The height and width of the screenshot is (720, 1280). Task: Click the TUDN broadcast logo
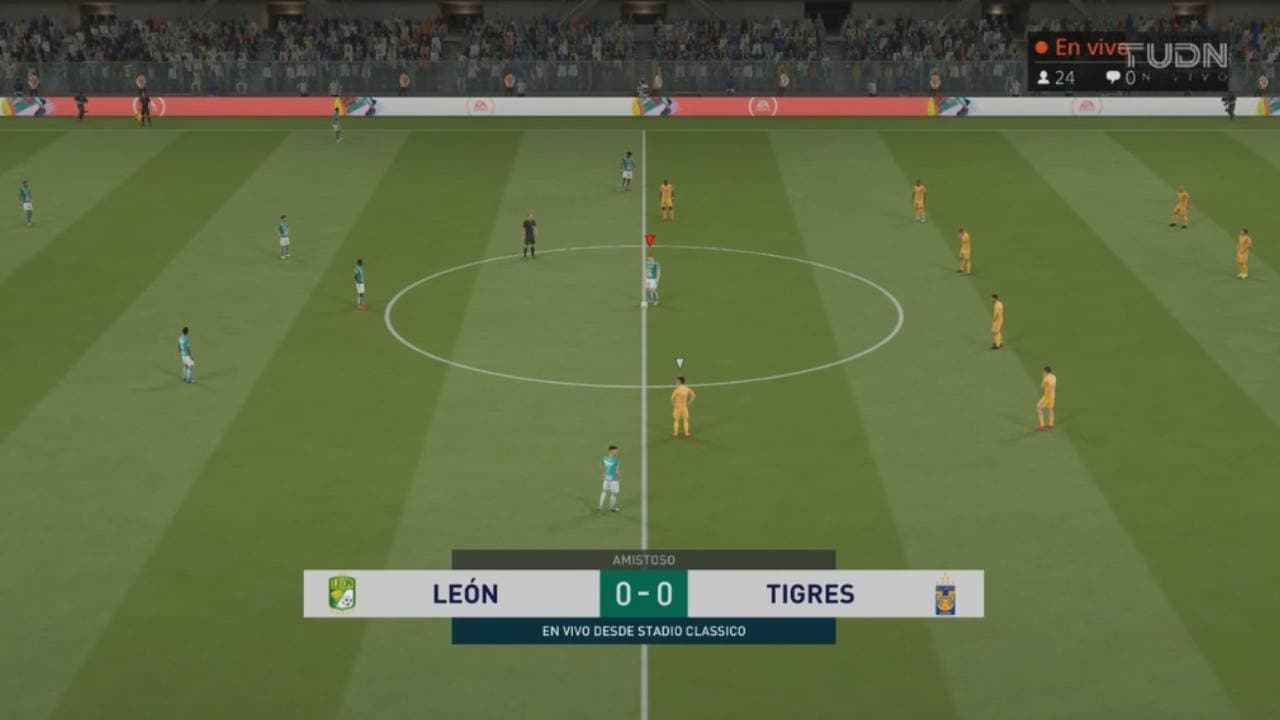[1175, 55]
